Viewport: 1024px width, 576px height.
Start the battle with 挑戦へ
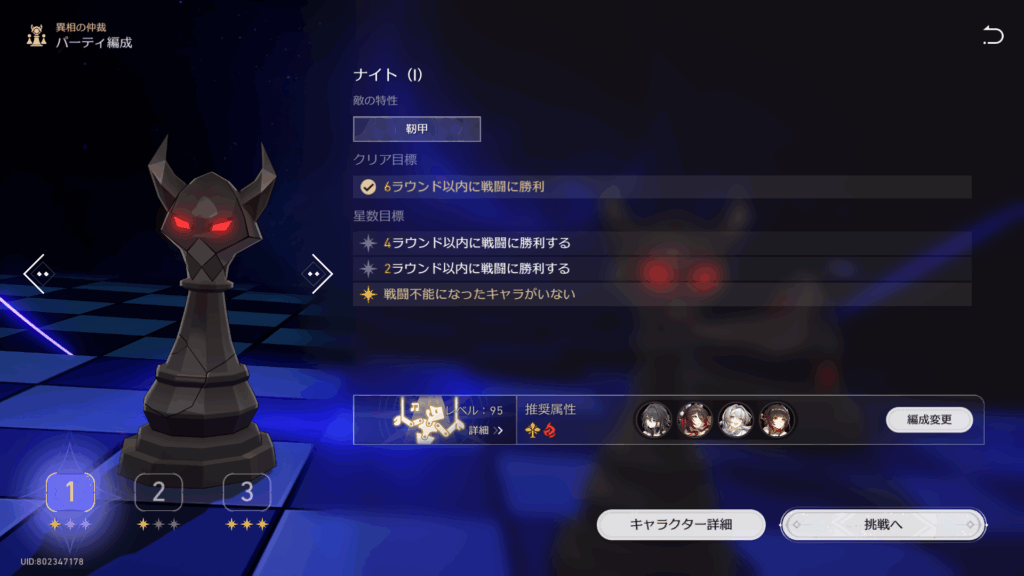[x=883, y=524]
